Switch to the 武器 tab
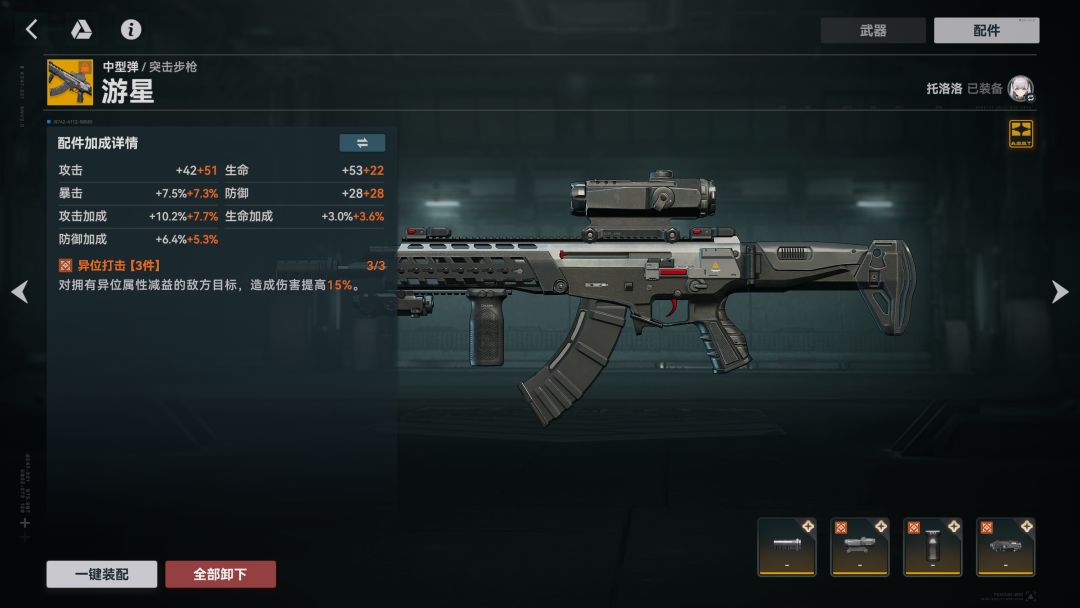Screen dimensions: 1080x608 (873, 31)
